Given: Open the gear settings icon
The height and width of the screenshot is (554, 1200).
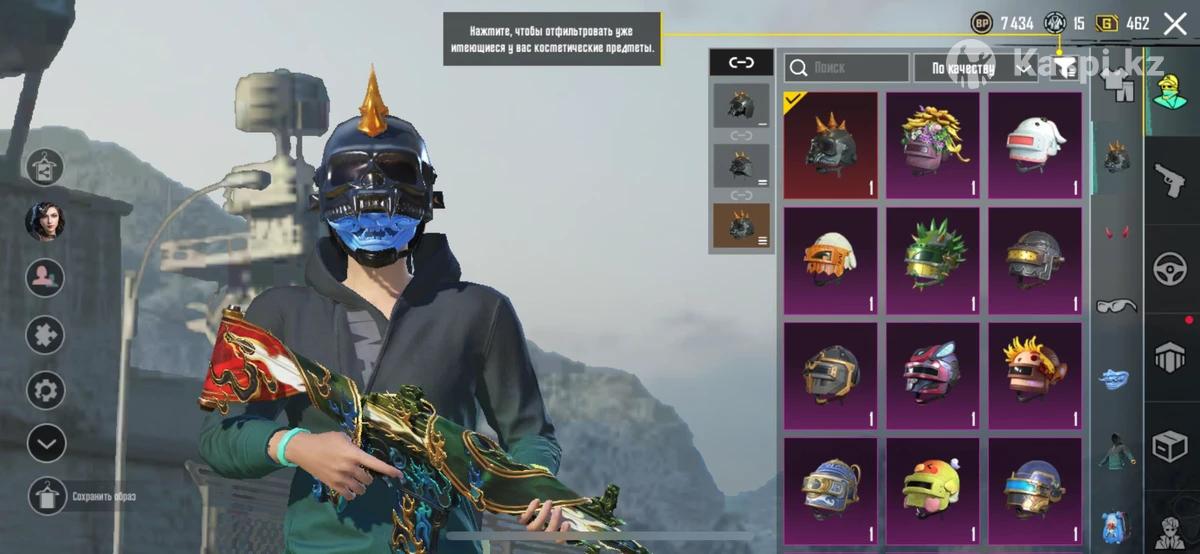Looking at the screenshot, I should [x=46, y=389].
